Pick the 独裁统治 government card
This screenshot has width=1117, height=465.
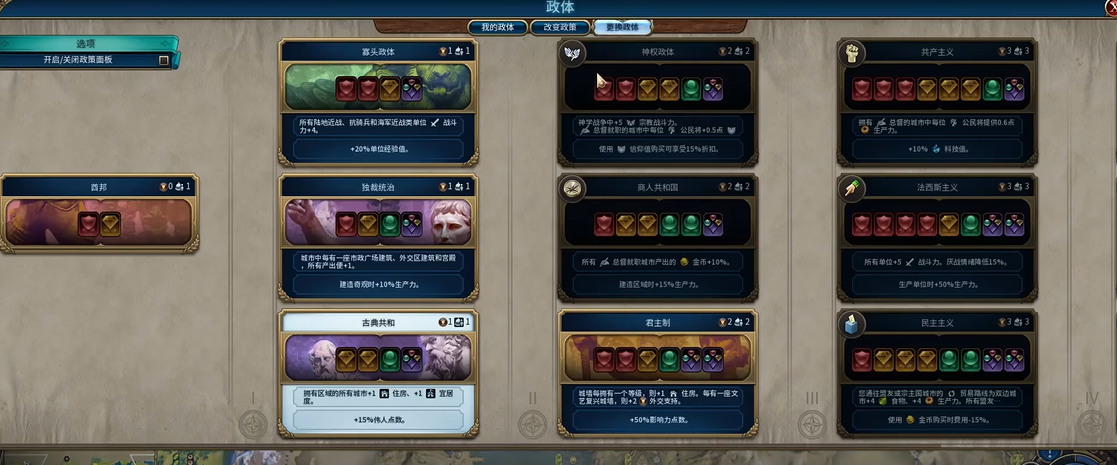click(379, 238)
